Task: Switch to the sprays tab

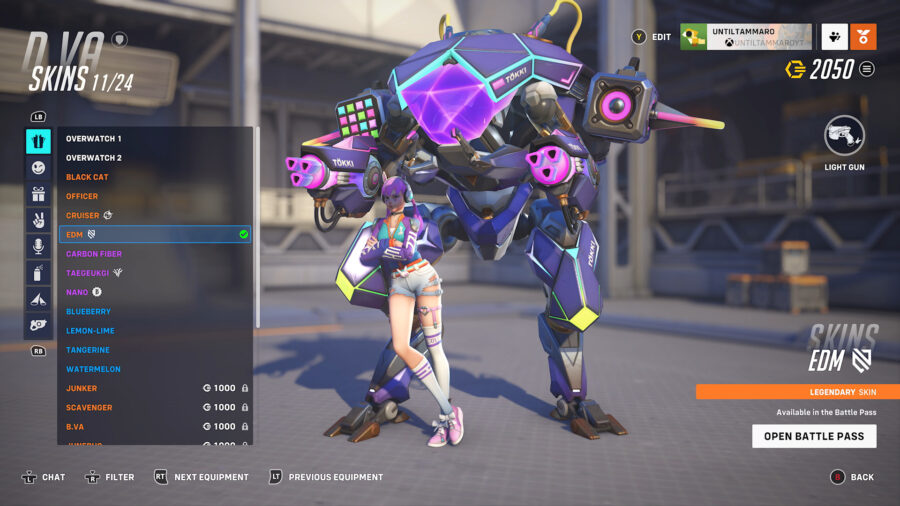Action: click(39, 272)
